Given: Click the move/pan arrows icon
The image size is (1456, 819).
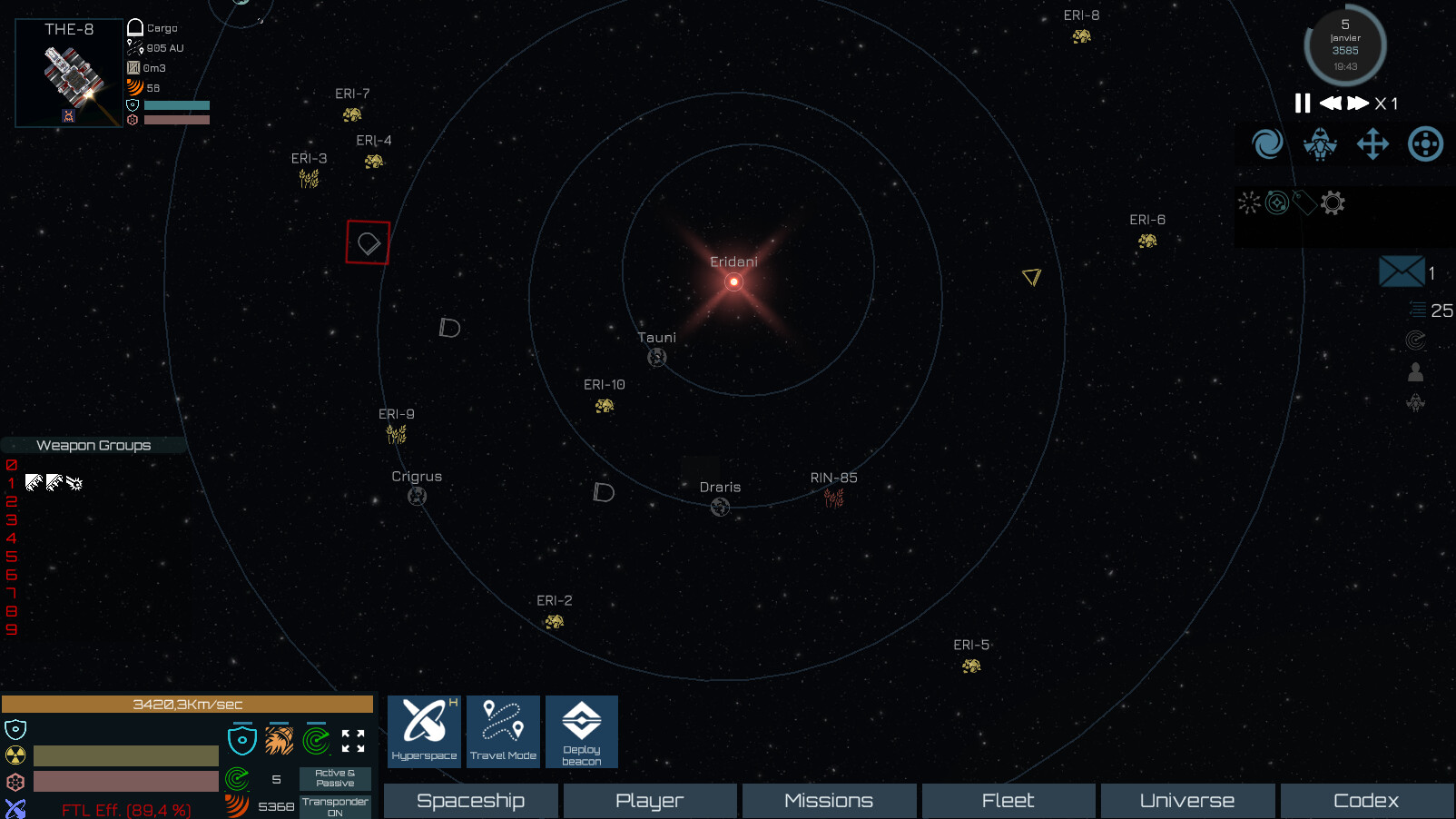Looking at the screenshot, I should pyautogui.click(x=1372, y=143).
